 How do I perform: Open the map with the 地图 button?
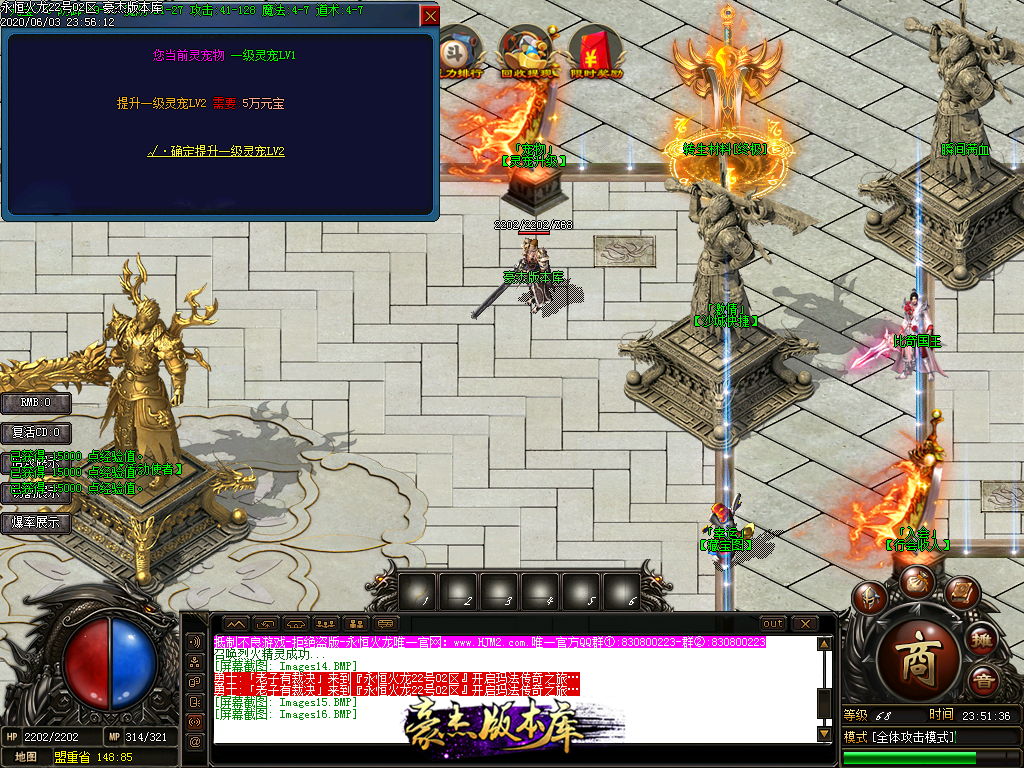25,757
